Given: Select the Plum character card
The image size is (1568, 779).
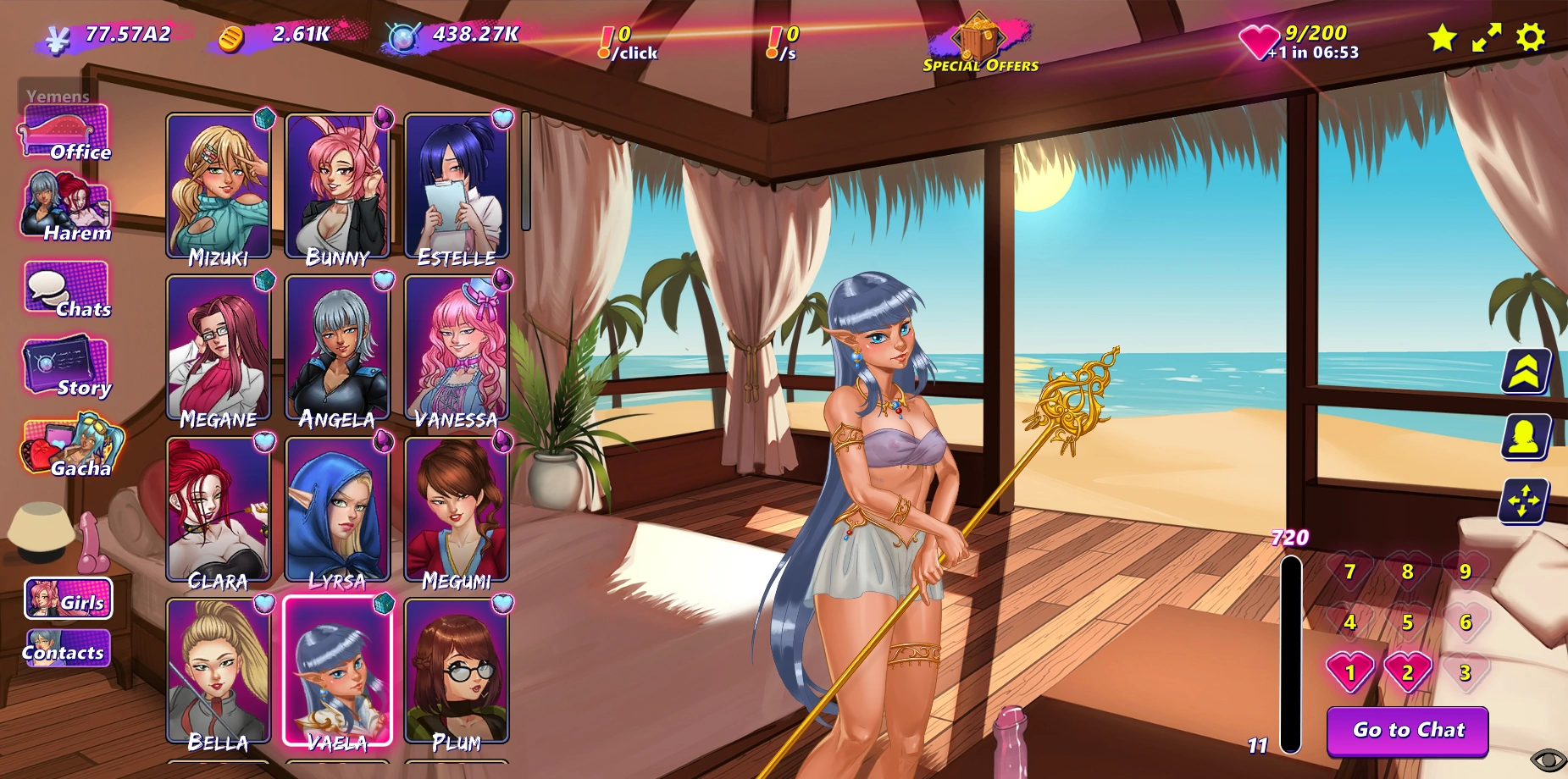Looking at the screenshot, I should 457,672.
